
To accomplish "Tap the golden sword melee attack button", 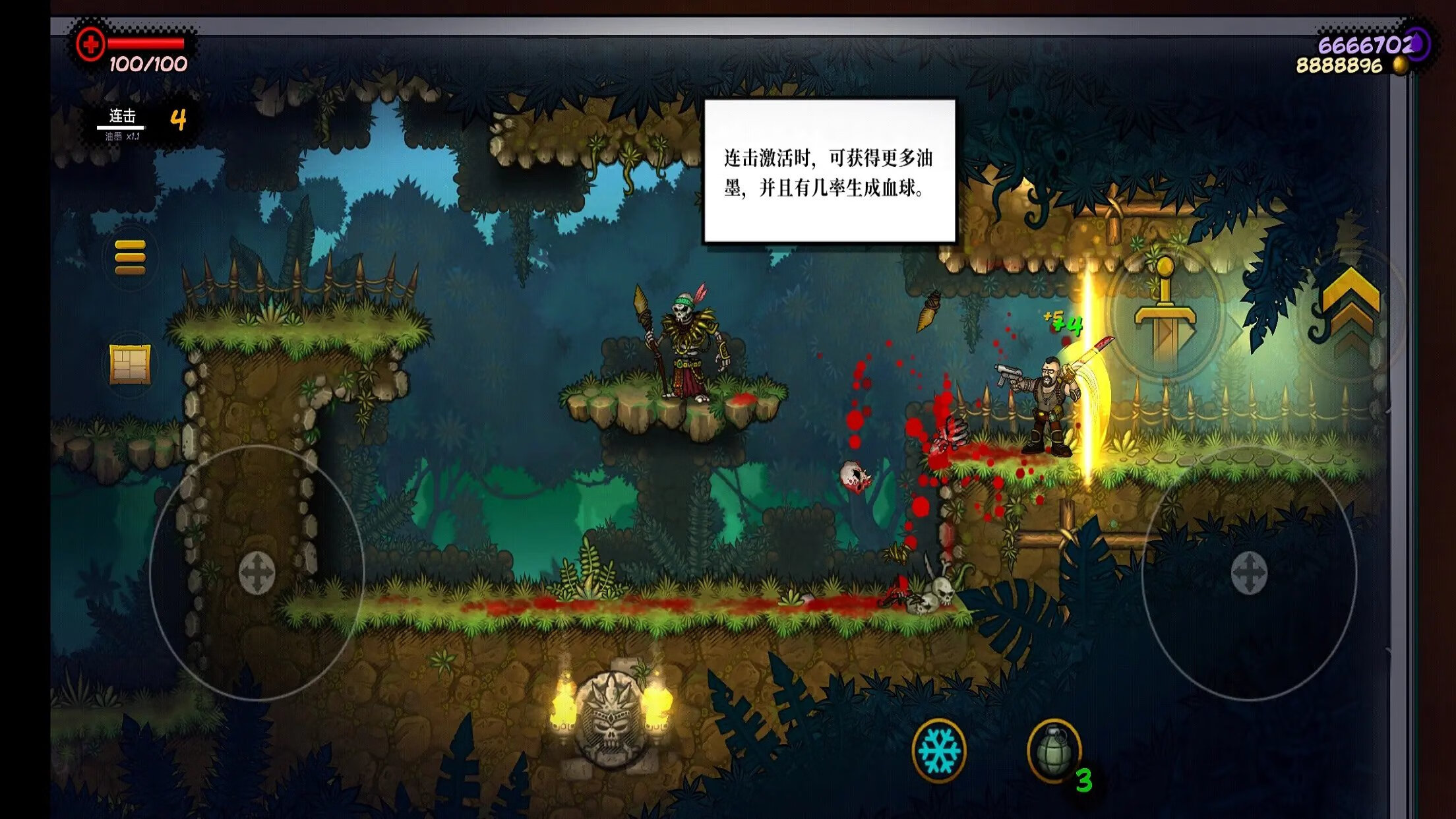I will pyautogui.click(x=1165, y=314).
